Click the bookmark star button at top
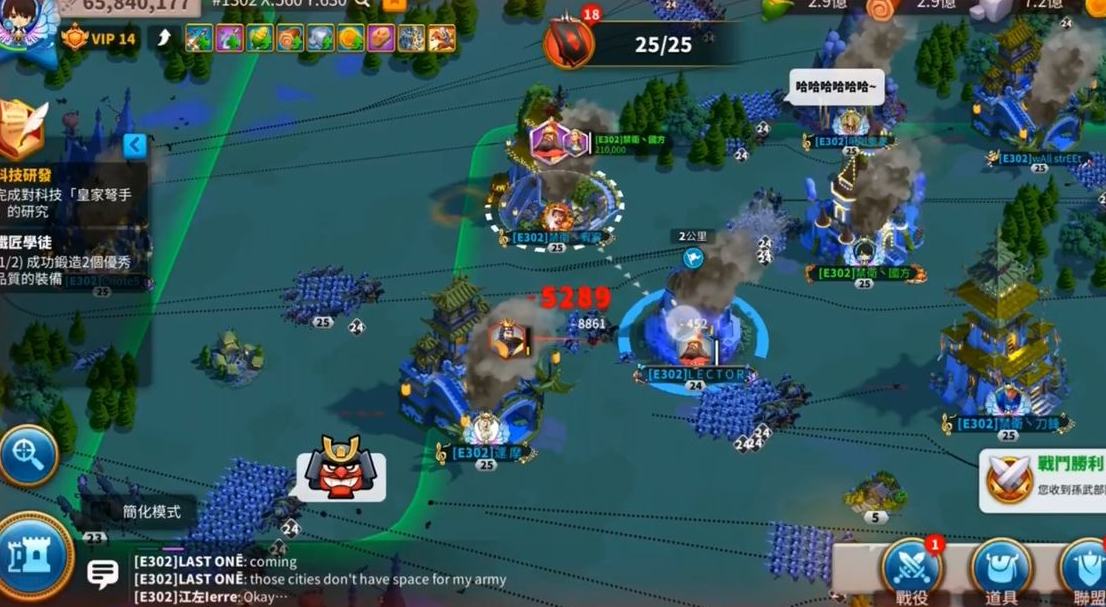 (x=394, y=3)
